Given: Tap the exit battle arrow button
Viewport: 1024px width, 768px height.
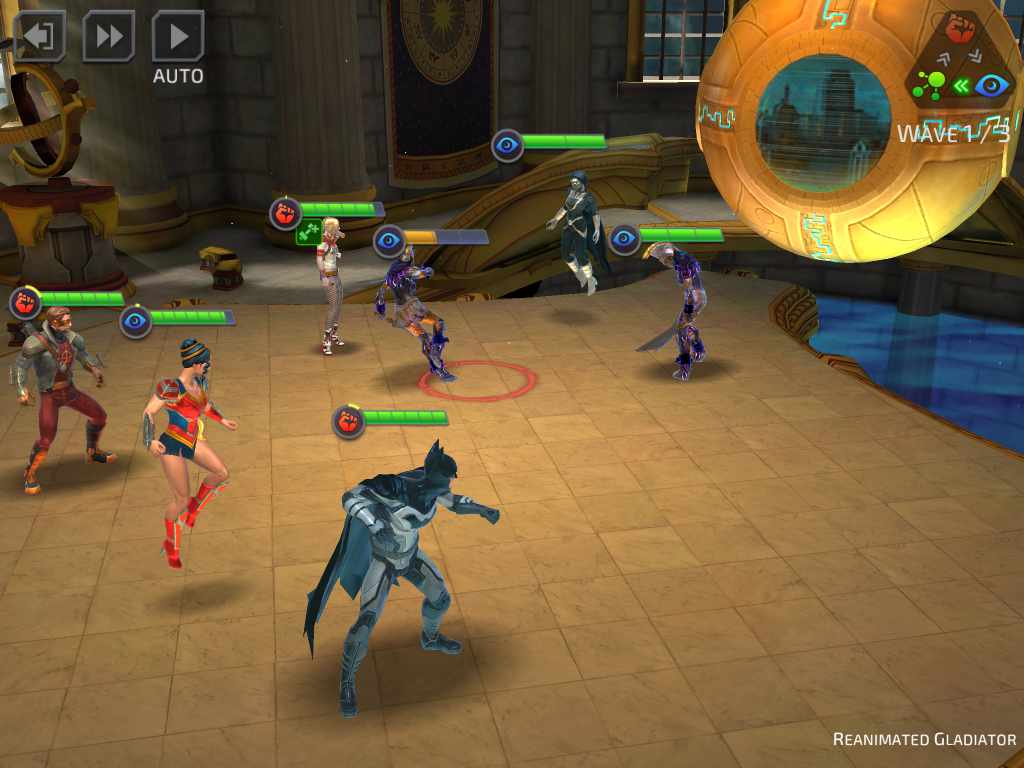Looking at the screenshot, I should (40, 37).
